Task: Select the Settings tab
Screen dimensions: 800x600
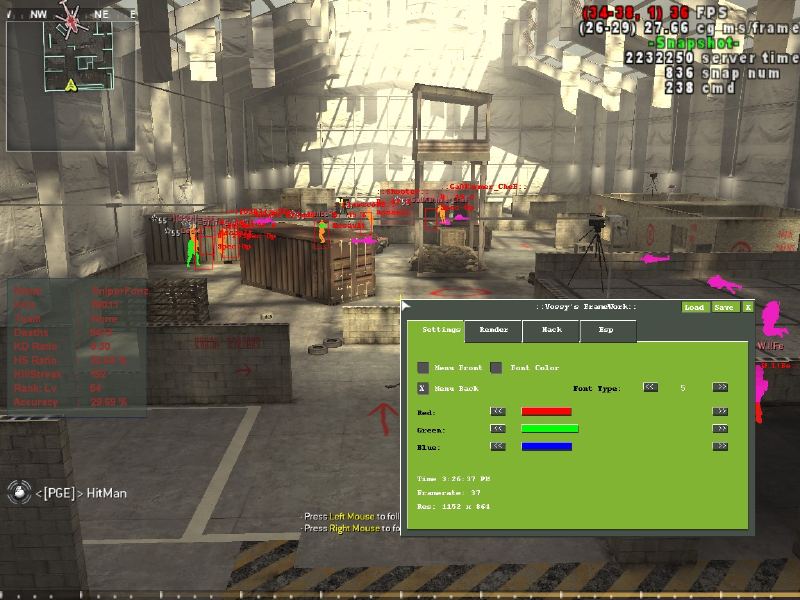Action: click(441, 330)
